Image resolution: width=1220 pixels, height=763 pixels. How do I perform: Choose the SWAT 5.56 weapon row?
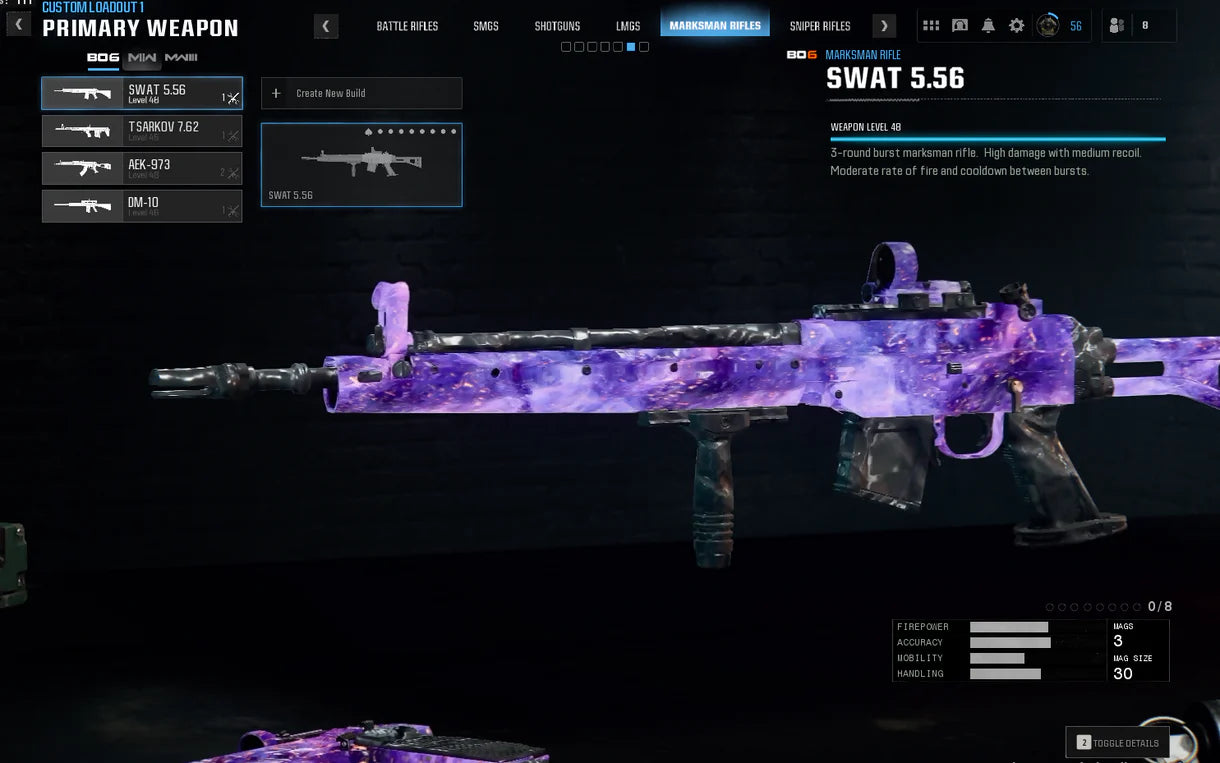pos(142,93)
